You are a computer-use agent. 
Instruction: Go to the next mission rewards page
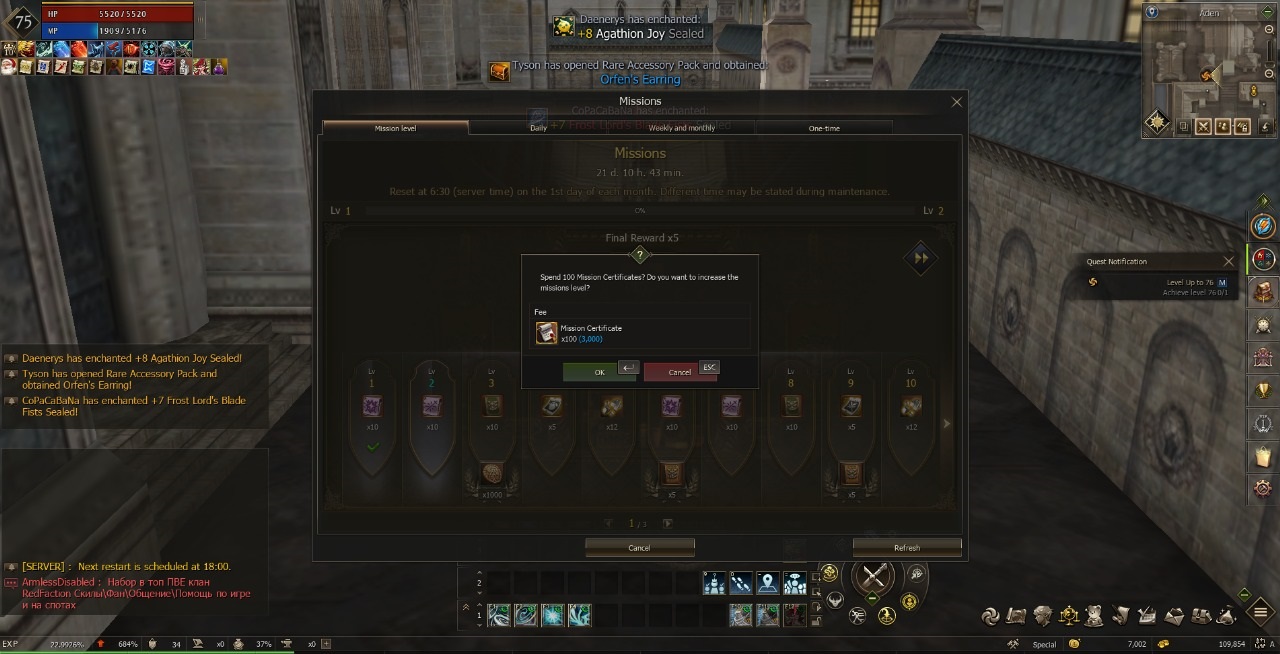click(x=668, y=523)
